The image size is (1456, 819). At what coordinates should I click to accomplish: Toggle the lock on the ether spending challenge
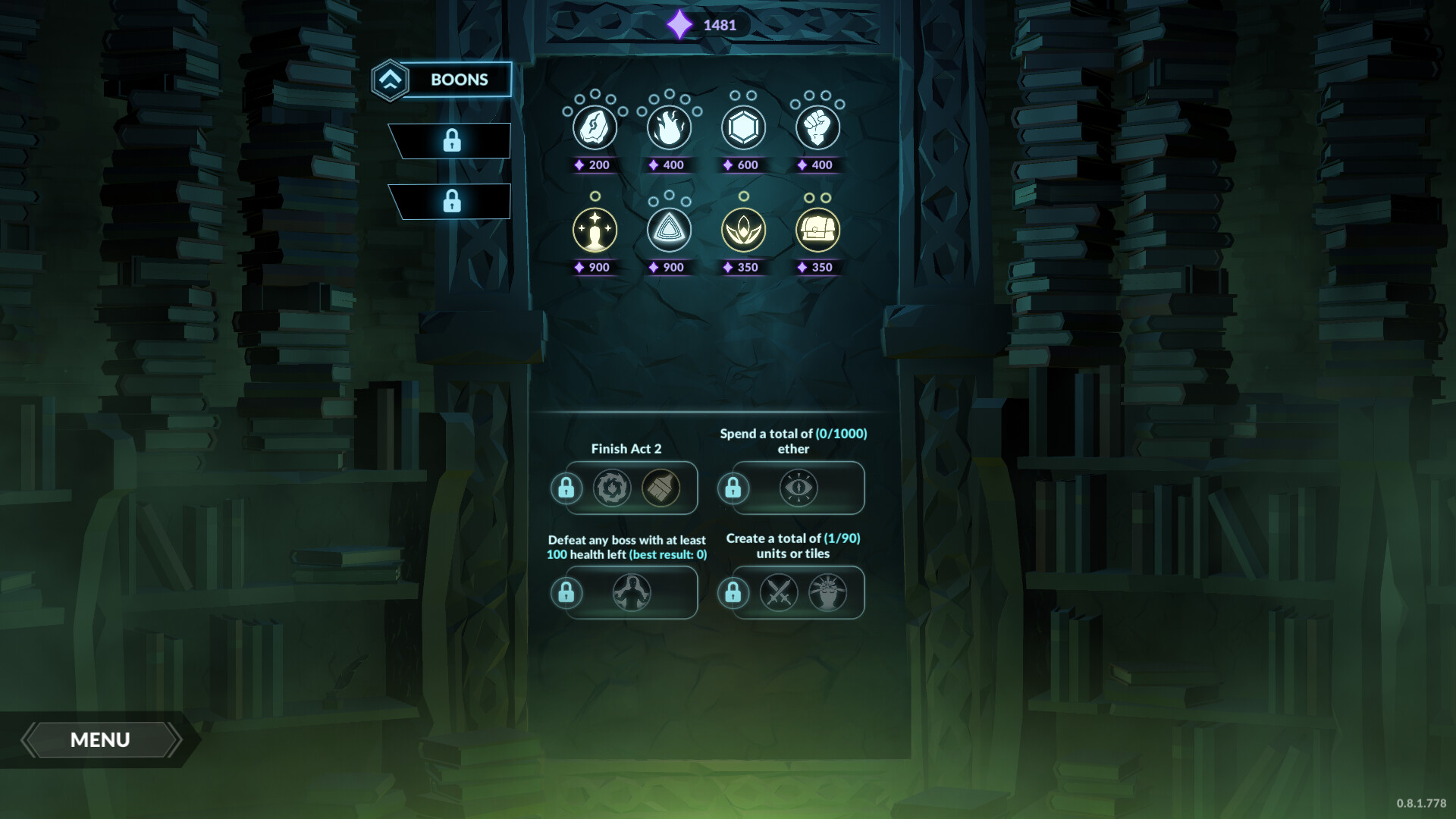pos(734,488)
